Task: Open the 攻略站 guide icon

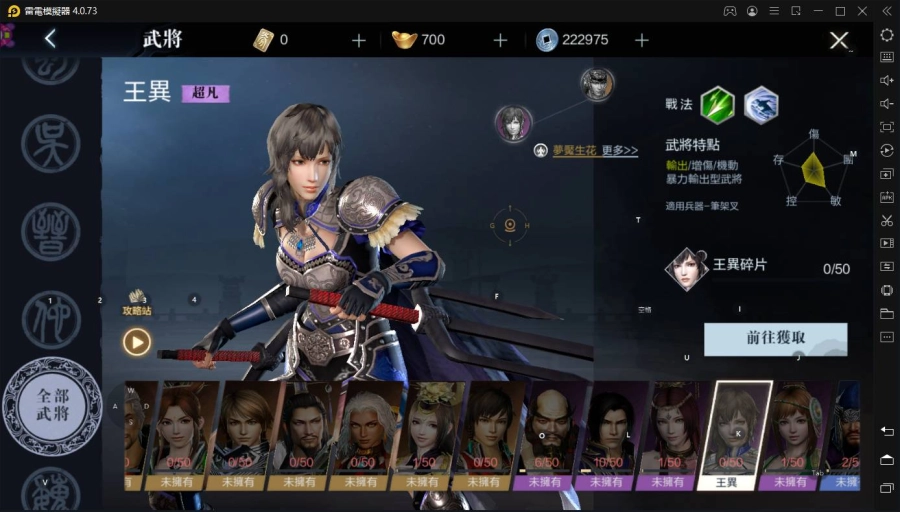Action: click(x=137, y=302)
